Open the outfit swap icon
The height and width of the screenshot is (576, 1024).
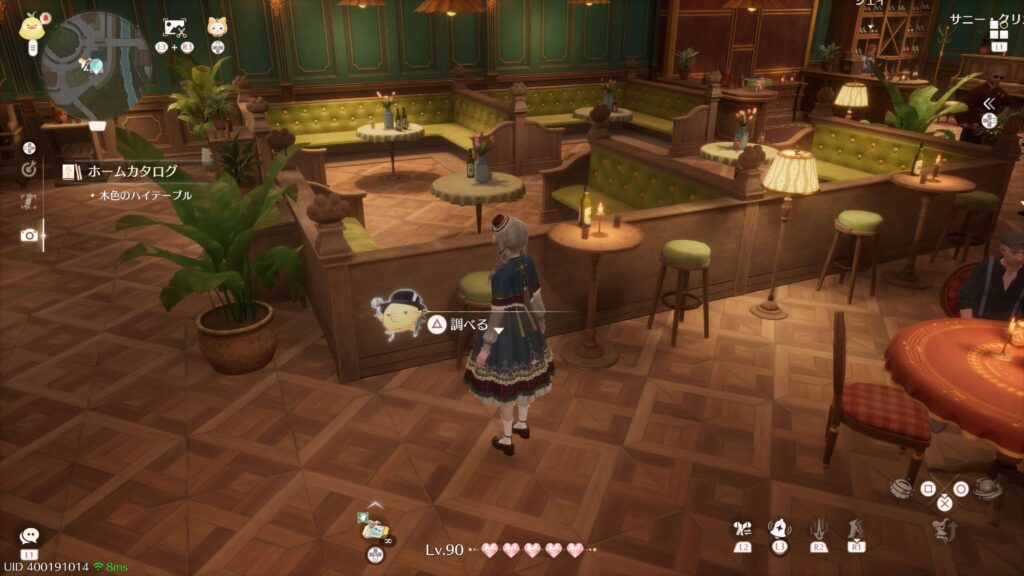point(741,528)
